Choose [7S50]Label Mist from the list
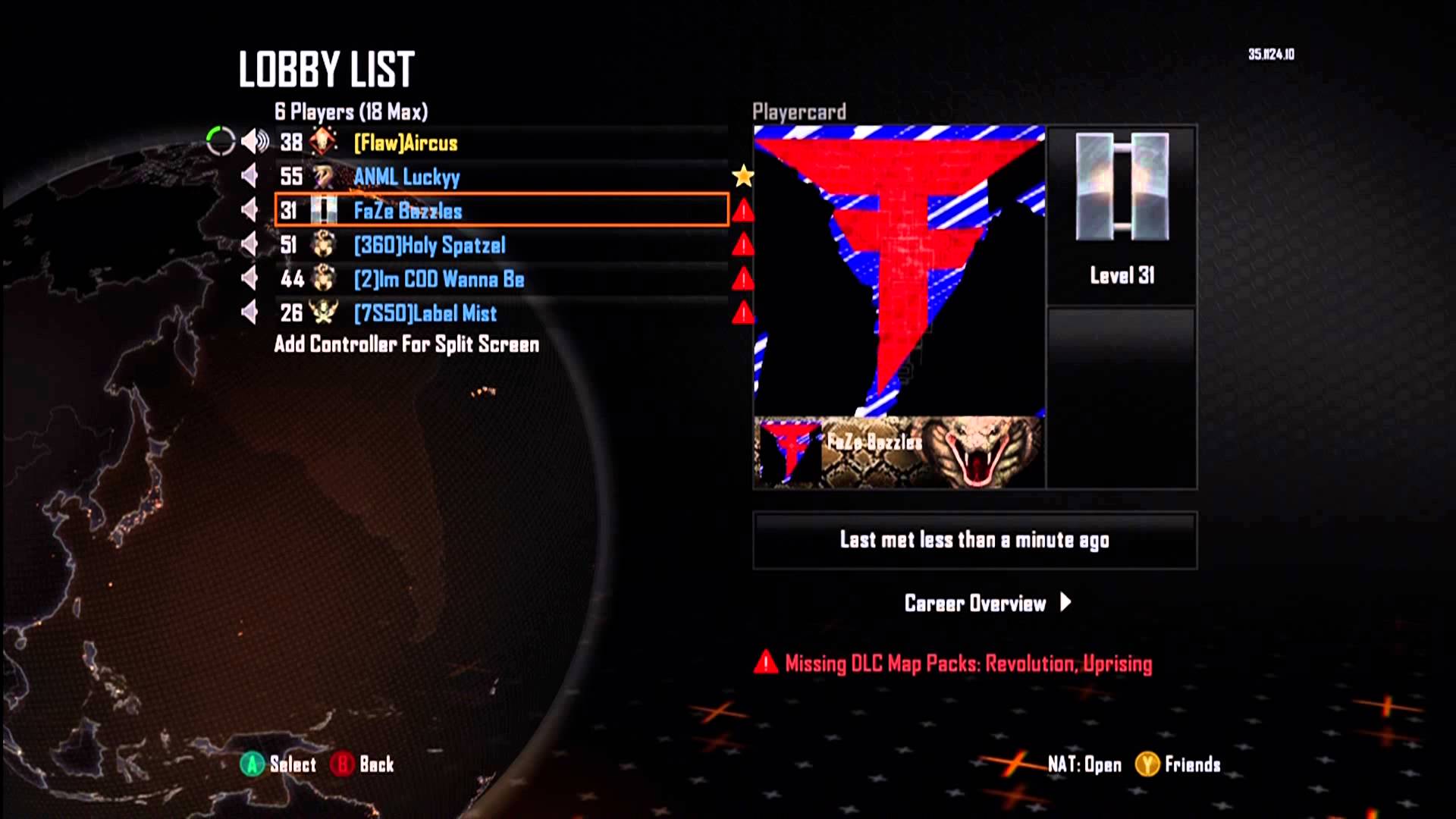The image size is (1456, 819). (x=425, y=313)
